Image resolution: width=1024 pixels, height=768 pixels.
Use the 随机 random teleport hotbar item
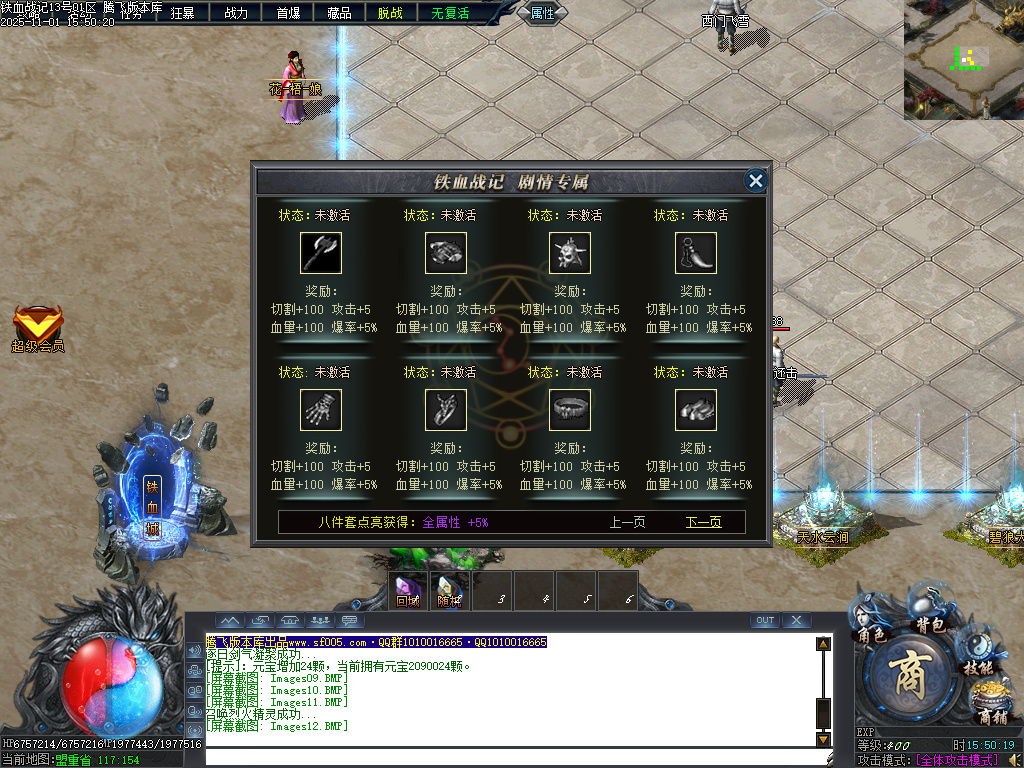click(449, 590)
